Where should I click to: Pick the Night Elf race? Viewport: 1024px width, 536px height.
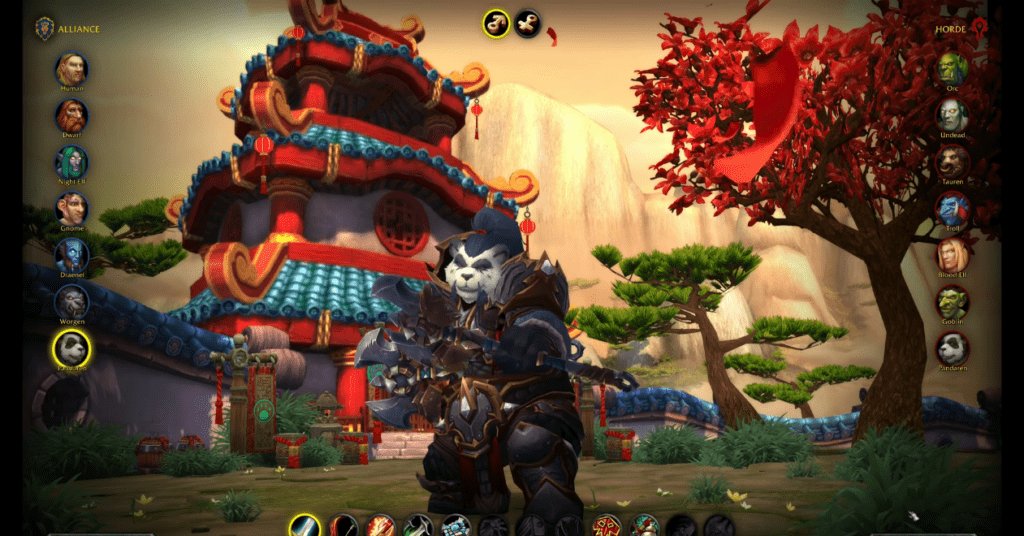pos(71,162)
